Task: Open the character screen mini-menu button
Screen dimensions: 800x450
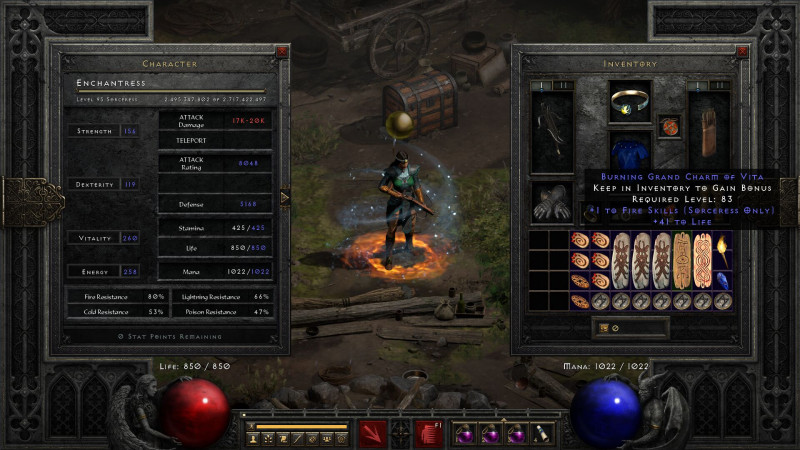Action: 252,437
